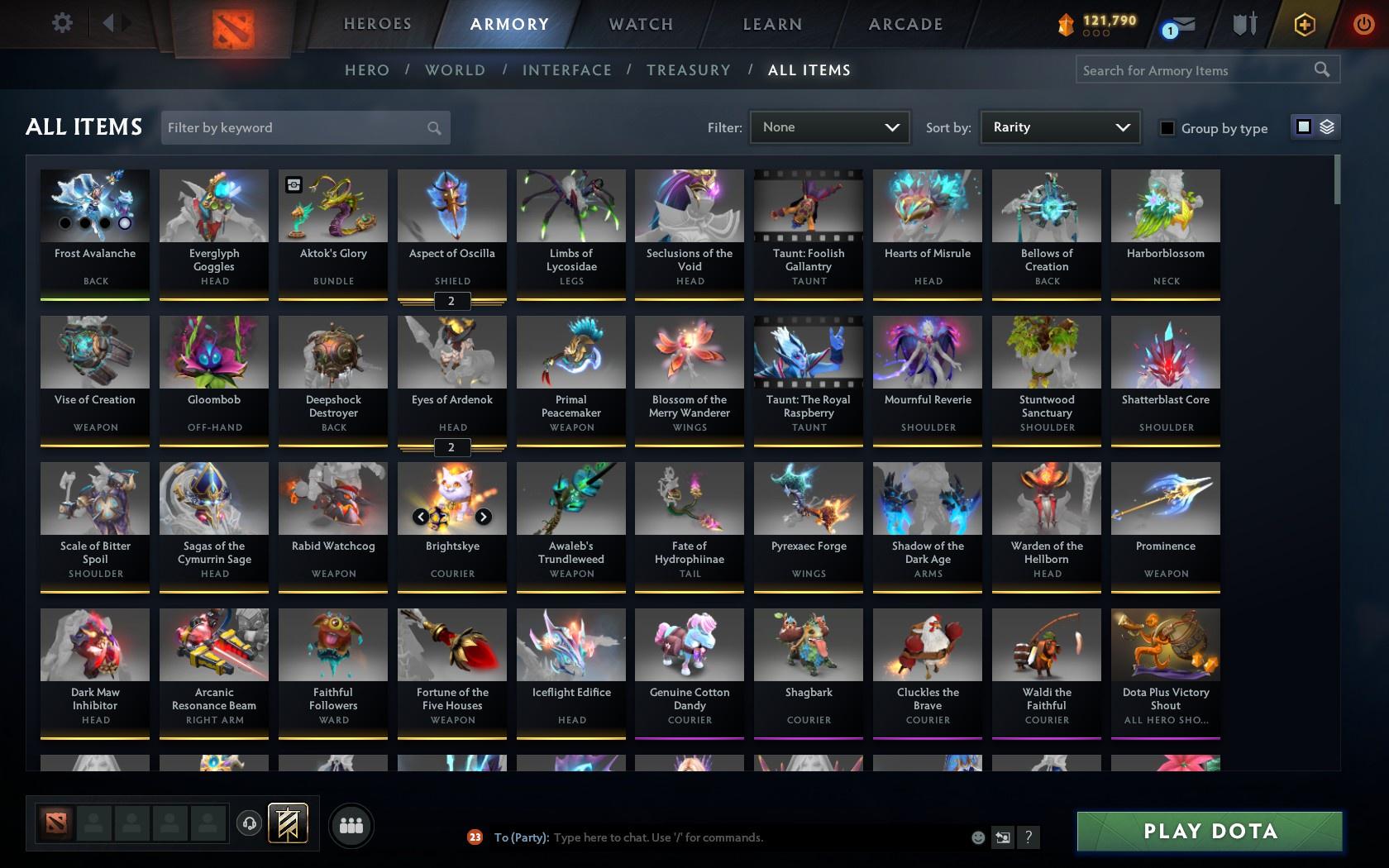Click the next arrow on Brightskye courier
The height and width of the screenshot is (868, 1389).
point(484,516)
